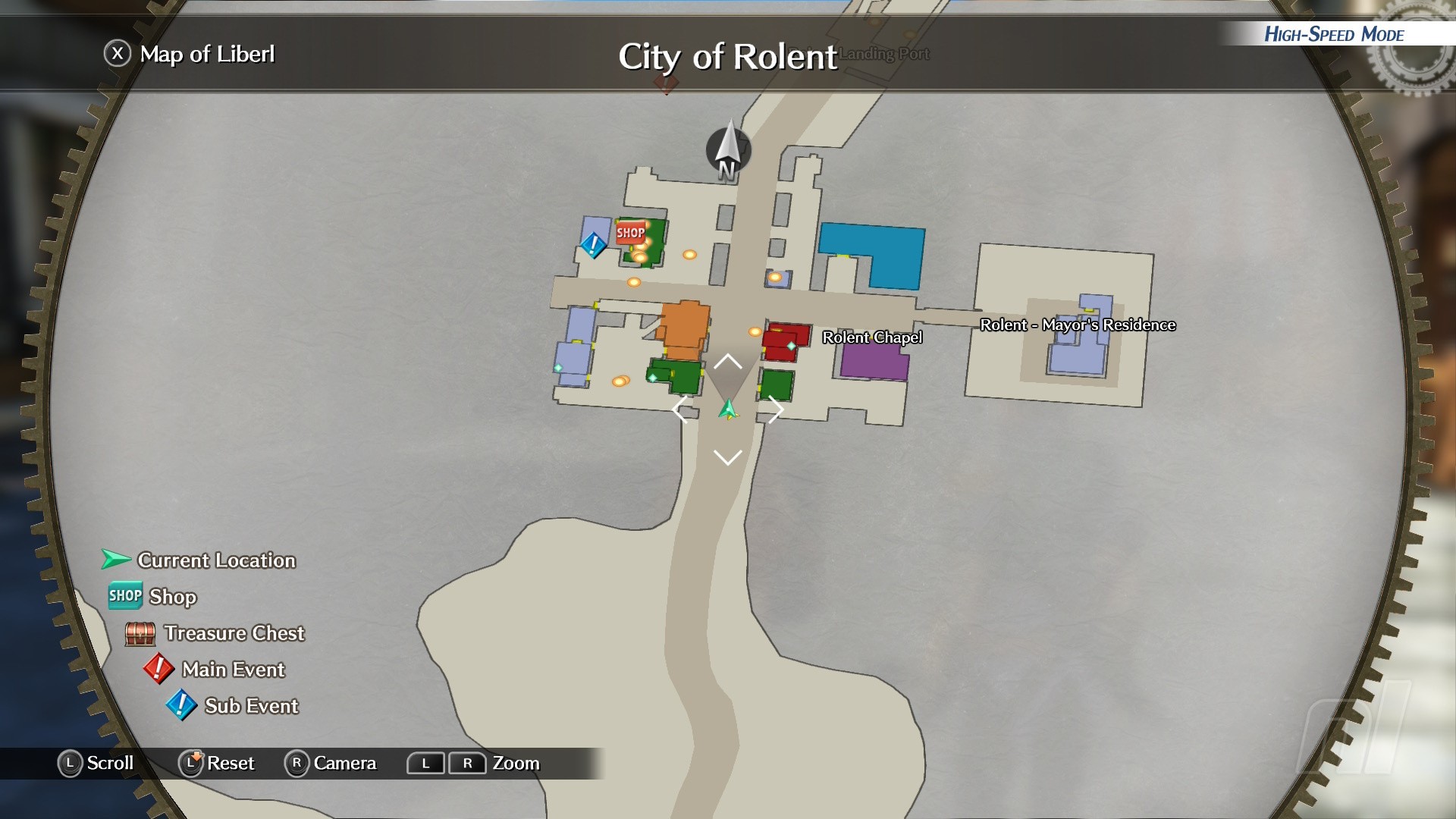Click the north compass indicator

pos(728,150)
